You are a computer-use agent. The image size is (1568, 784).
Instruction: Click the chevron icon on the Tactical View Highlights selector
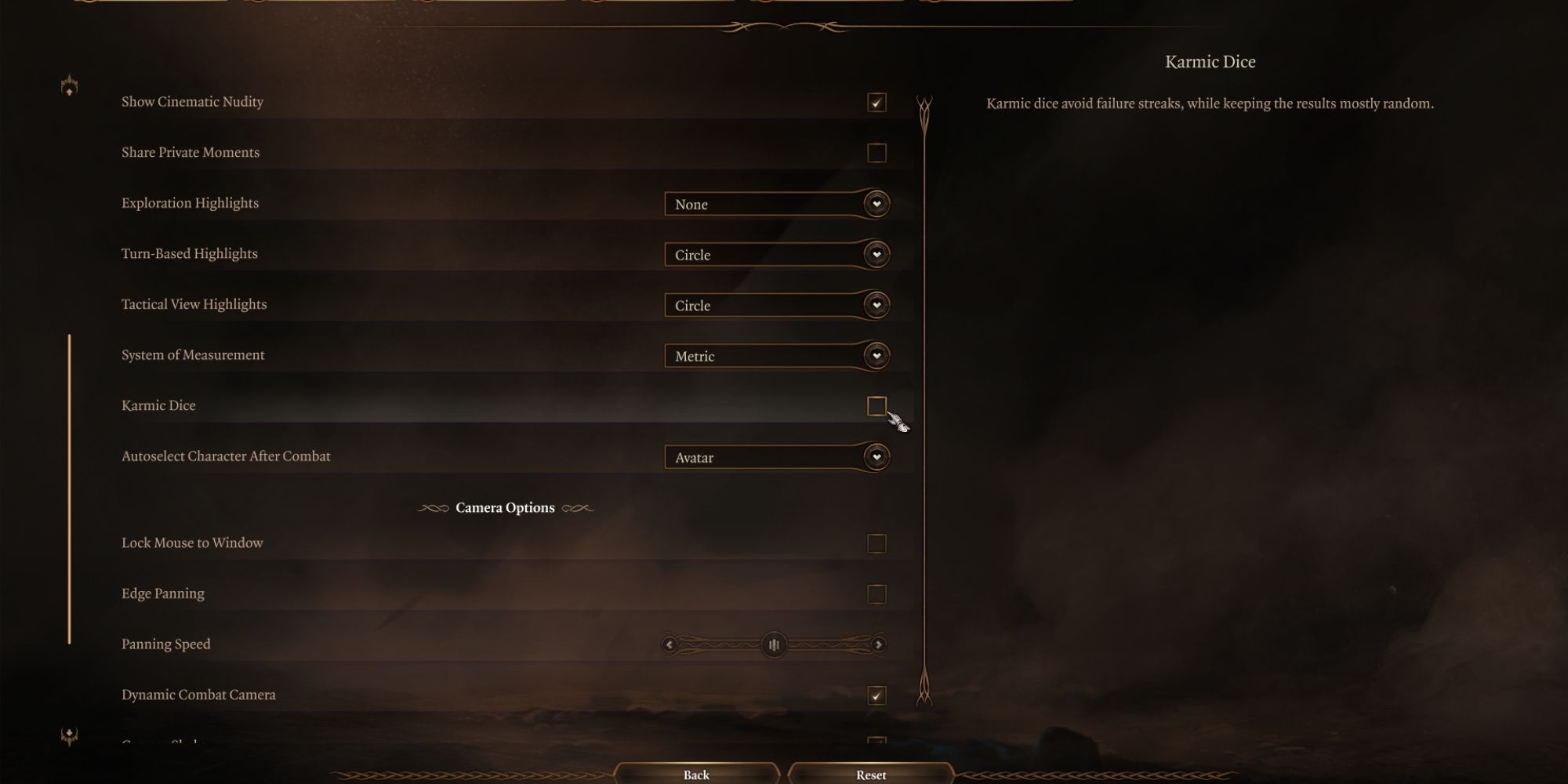pos(876,305)
